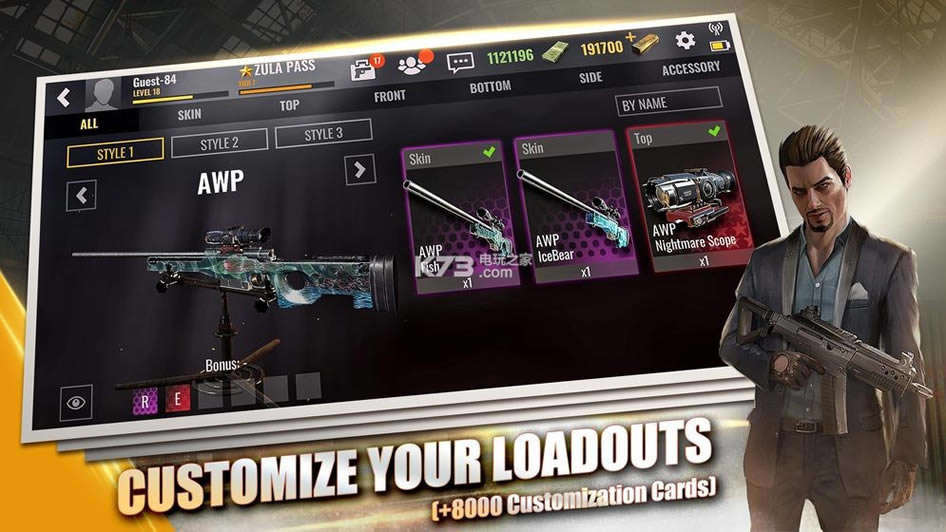The height and width of the screenshot is (532, 946).
Task: Open the BY NAME sort dropdown
Action: [x=668, y=102]
